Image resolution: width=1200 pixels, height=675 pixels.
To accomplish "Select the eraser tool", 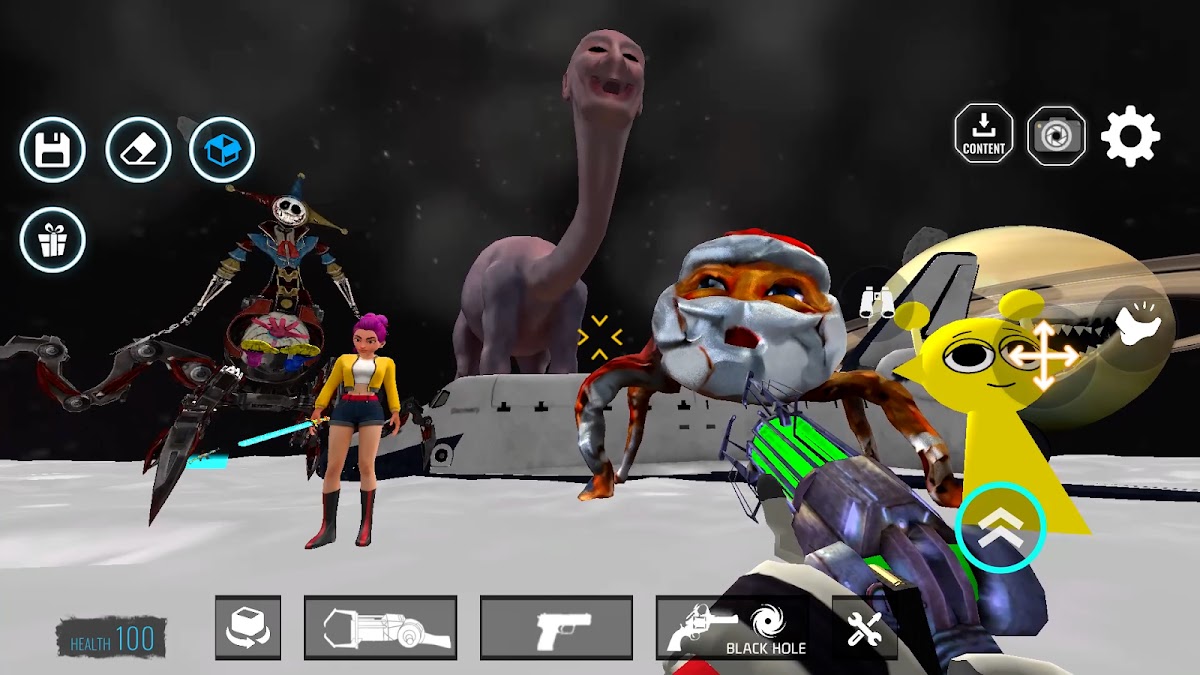I will tap(138, 151).
